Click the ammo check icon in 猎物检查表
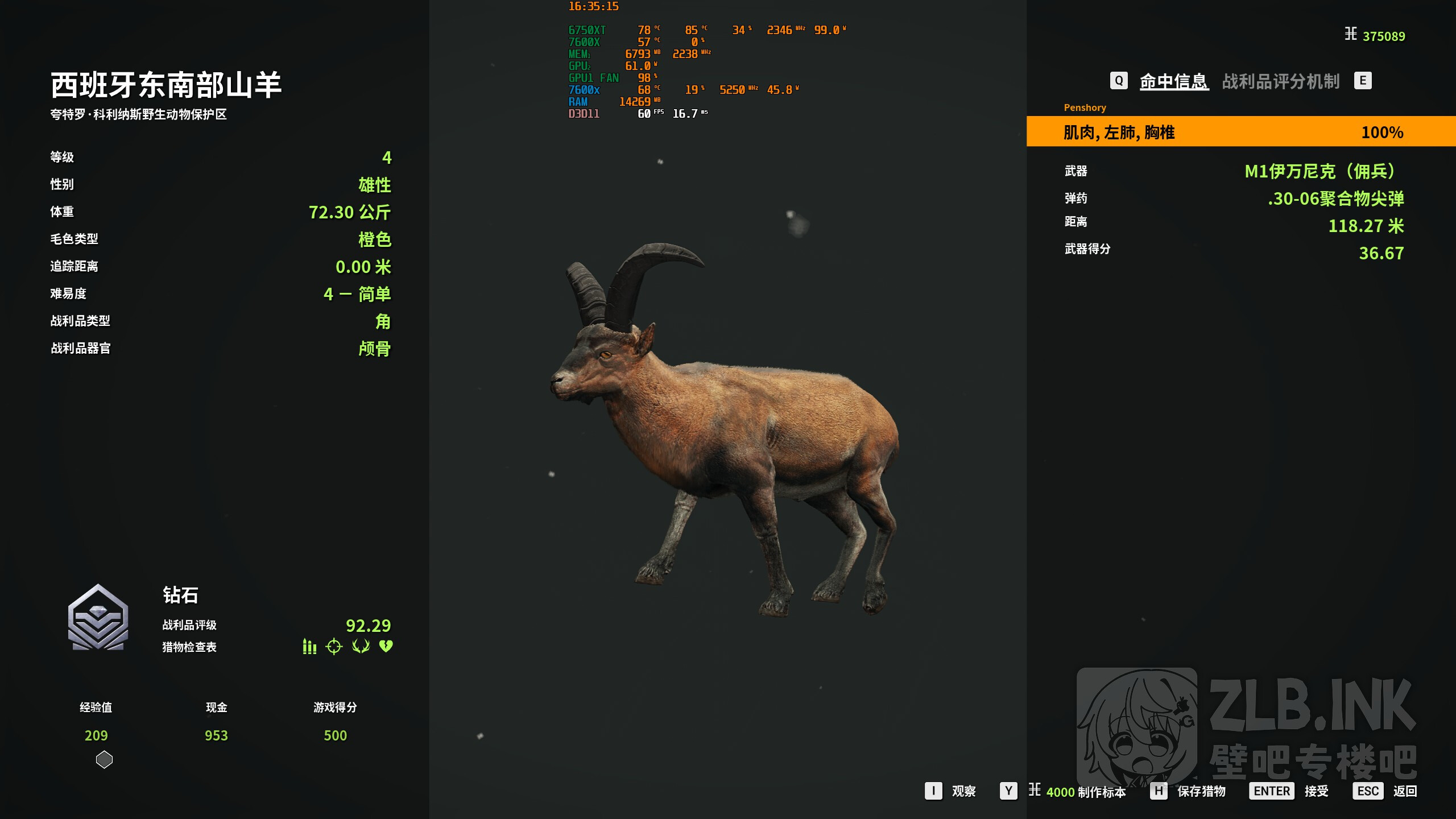 (309, 647)
